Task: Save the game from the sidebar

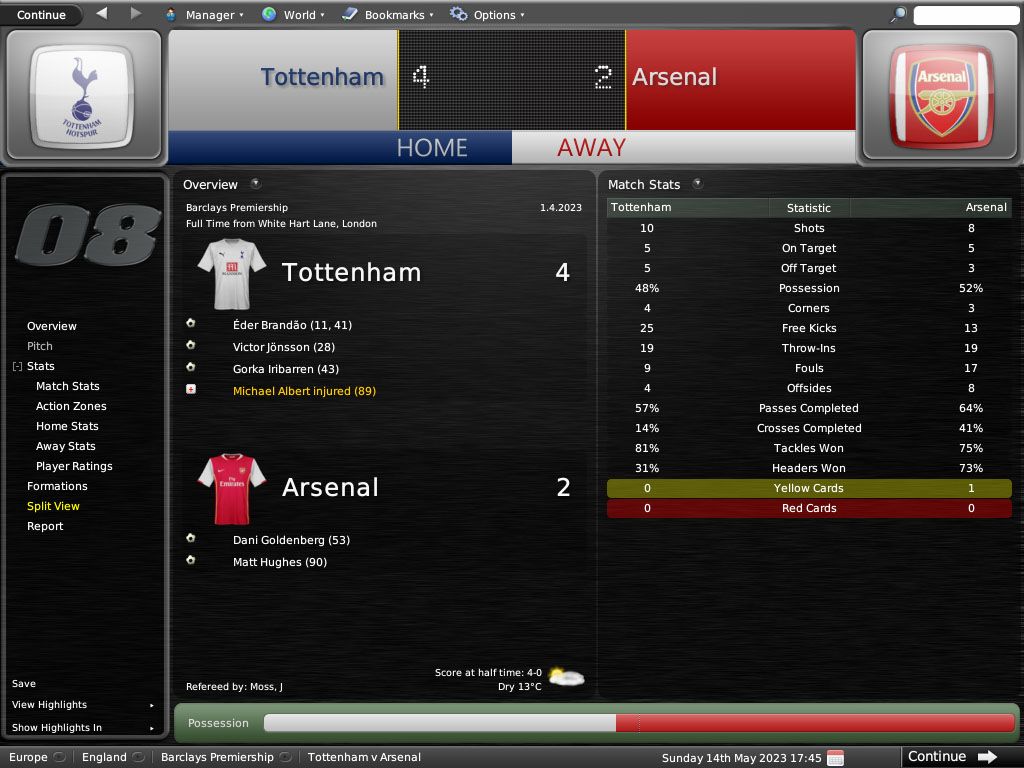Action: pyautogui.click(x=24, y=684)
